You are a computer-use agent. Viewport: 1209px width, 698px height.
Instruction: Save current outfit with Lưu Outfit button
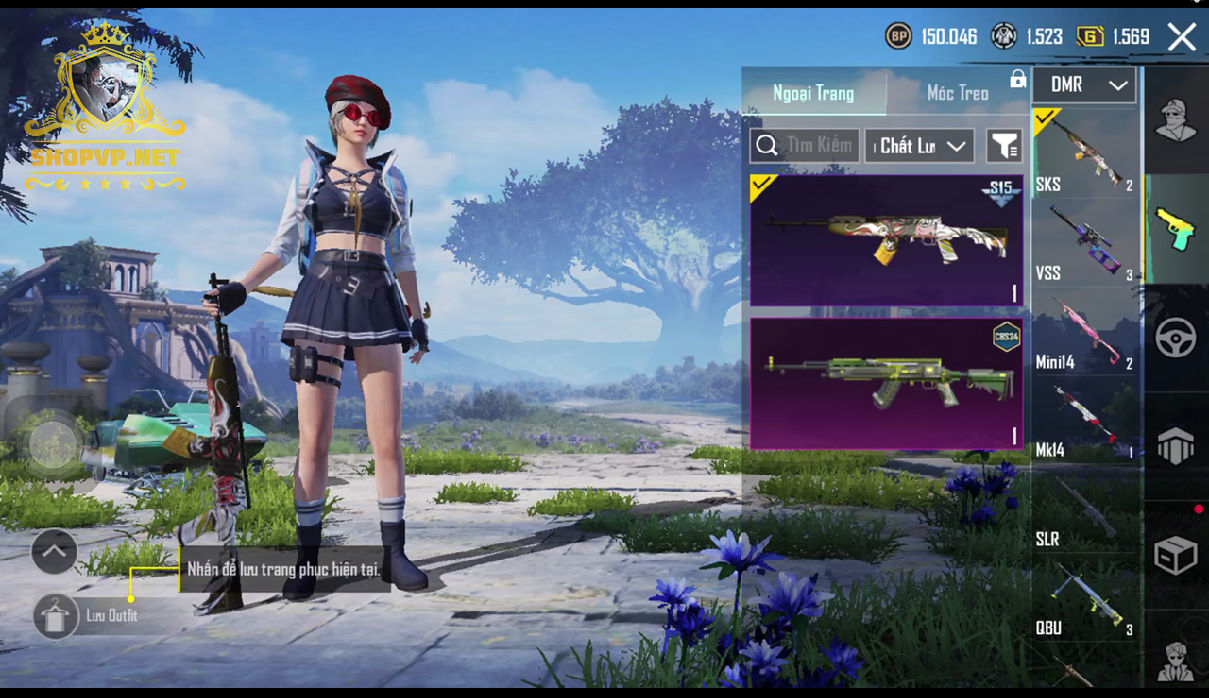point(56,616)
